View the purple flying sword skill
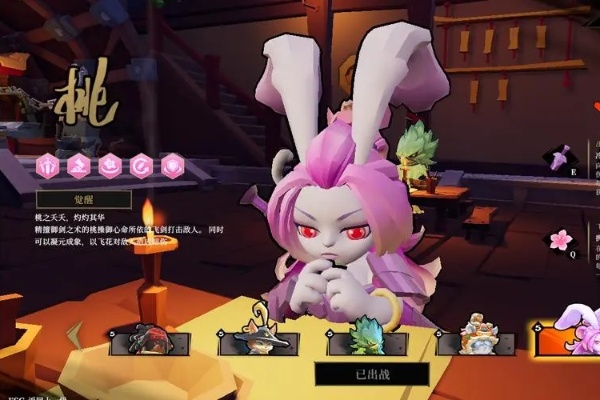This screenshot has height=400, width=600. tap(558, 158)
